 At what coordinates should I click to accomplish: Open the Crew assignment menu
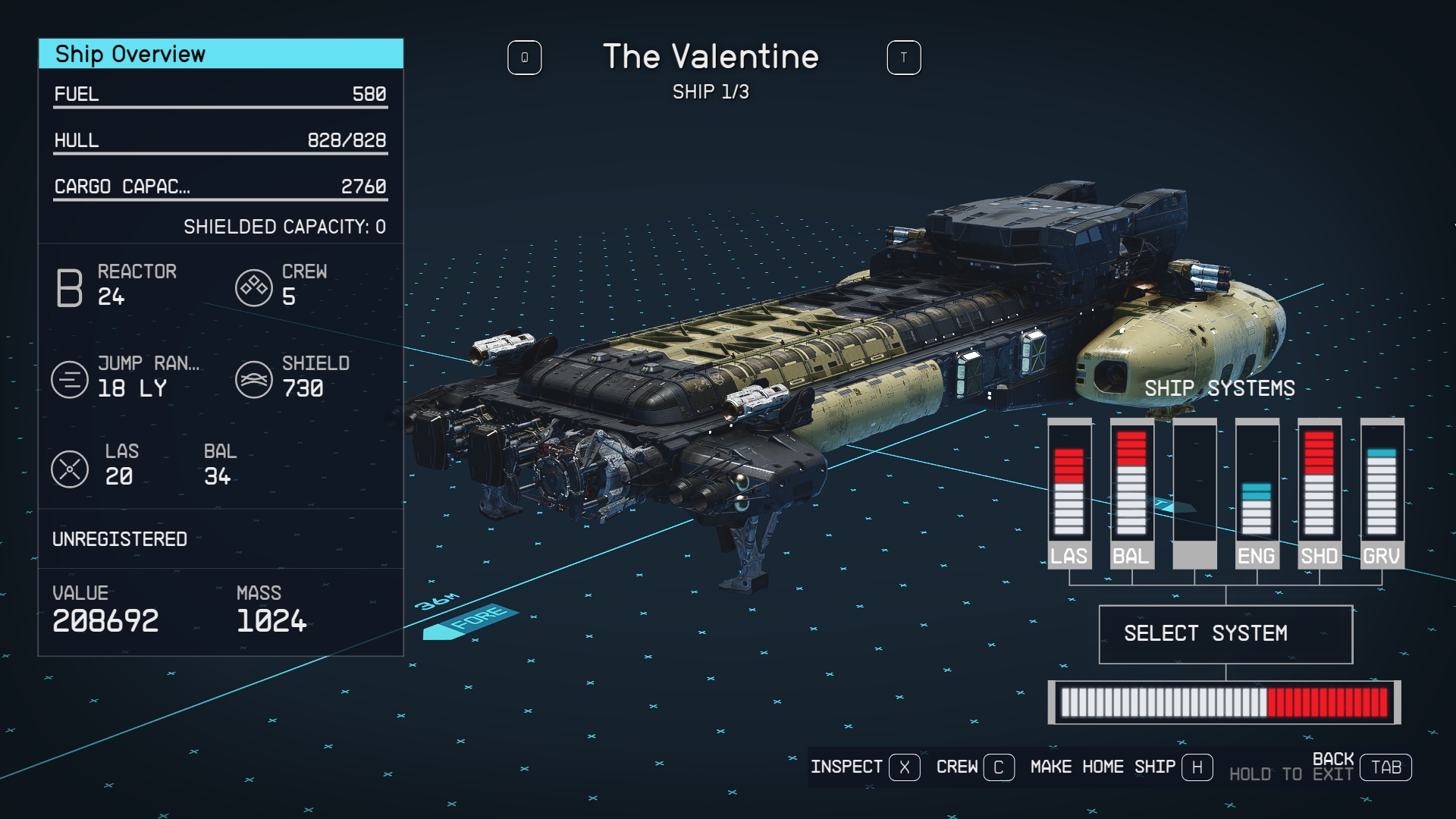point(974,767)
